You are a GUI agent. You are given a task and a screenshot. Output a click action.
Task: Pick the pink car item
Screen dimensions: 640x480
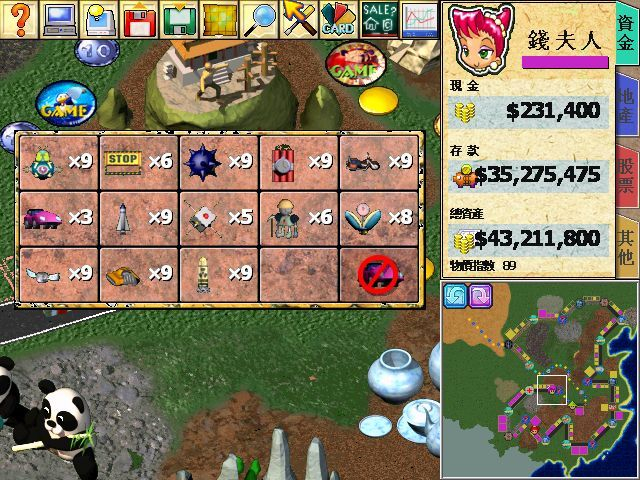pos(44,216)
